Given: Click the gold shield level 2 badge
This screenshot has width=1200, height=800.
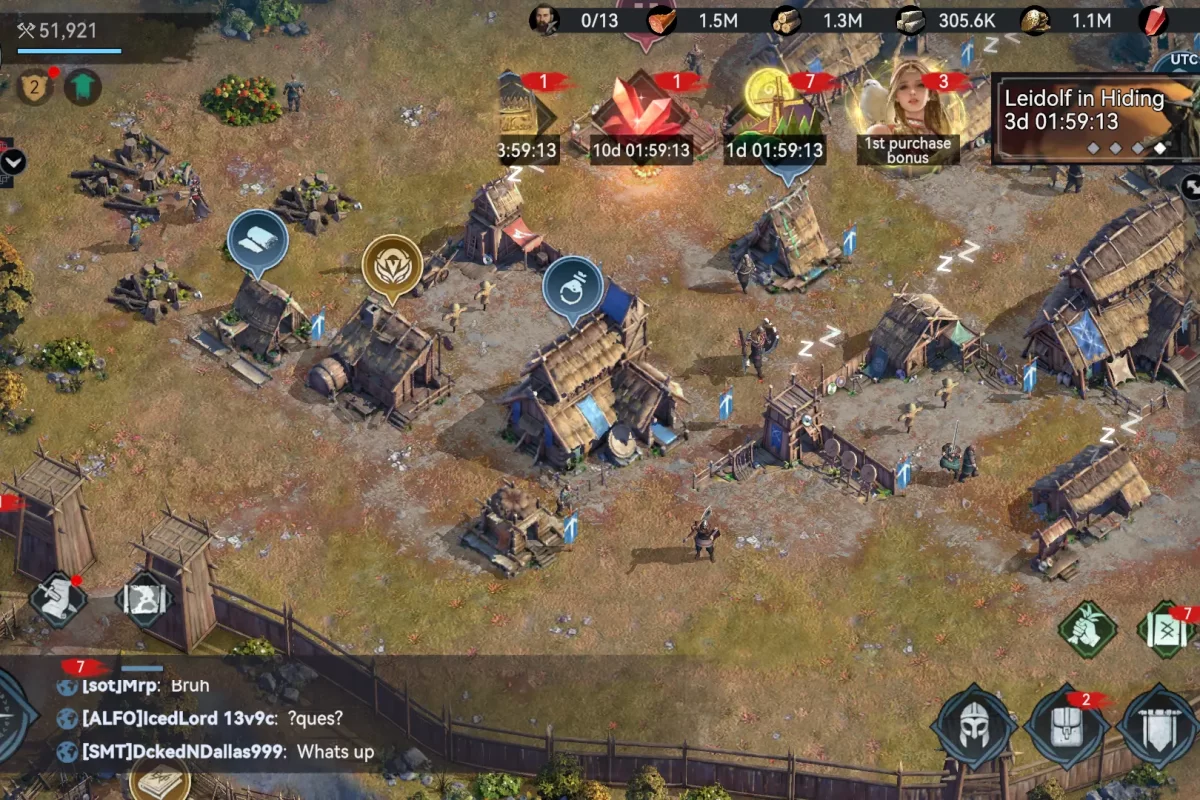Looking at the screenshot, I should pos(35,87).
